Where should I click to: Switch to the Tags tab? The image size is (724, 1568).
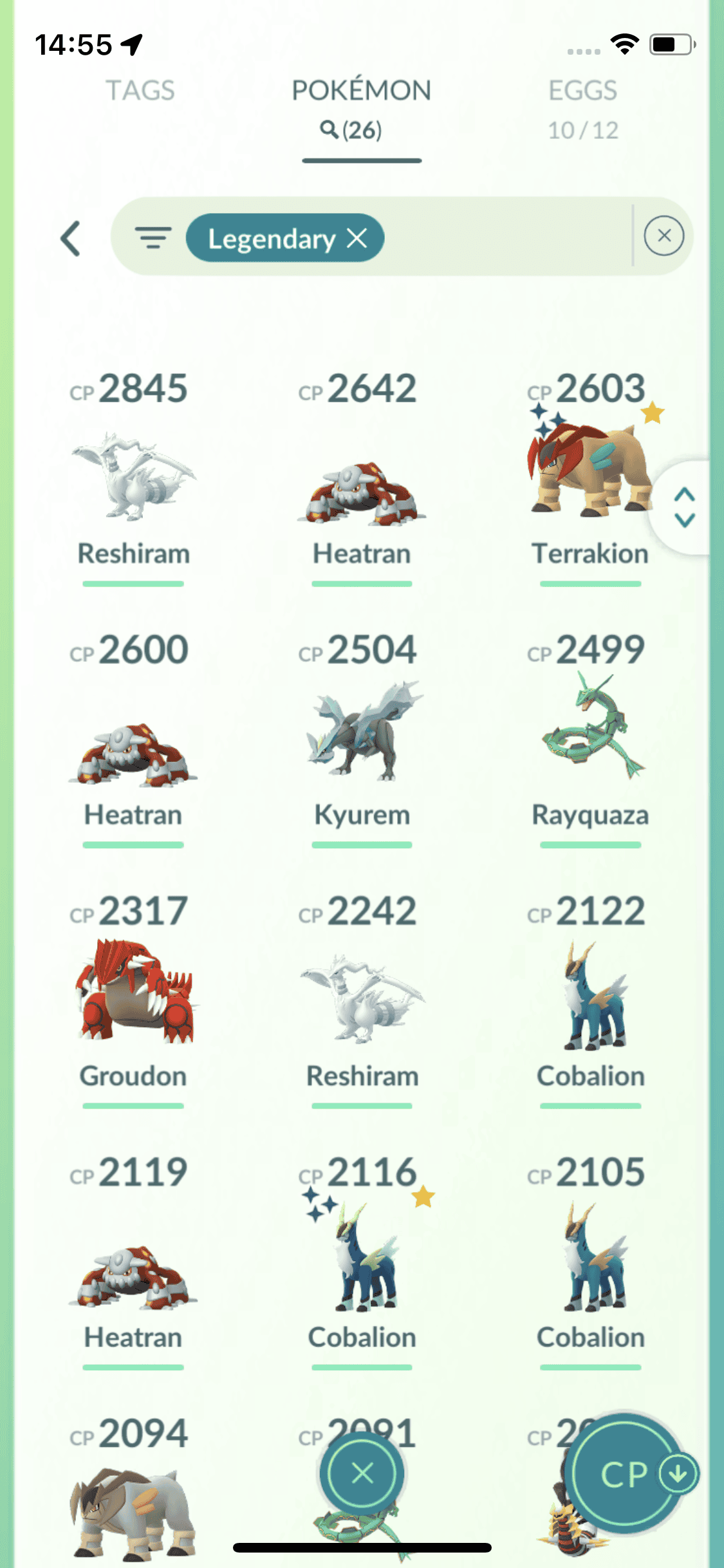coord(140,91)
